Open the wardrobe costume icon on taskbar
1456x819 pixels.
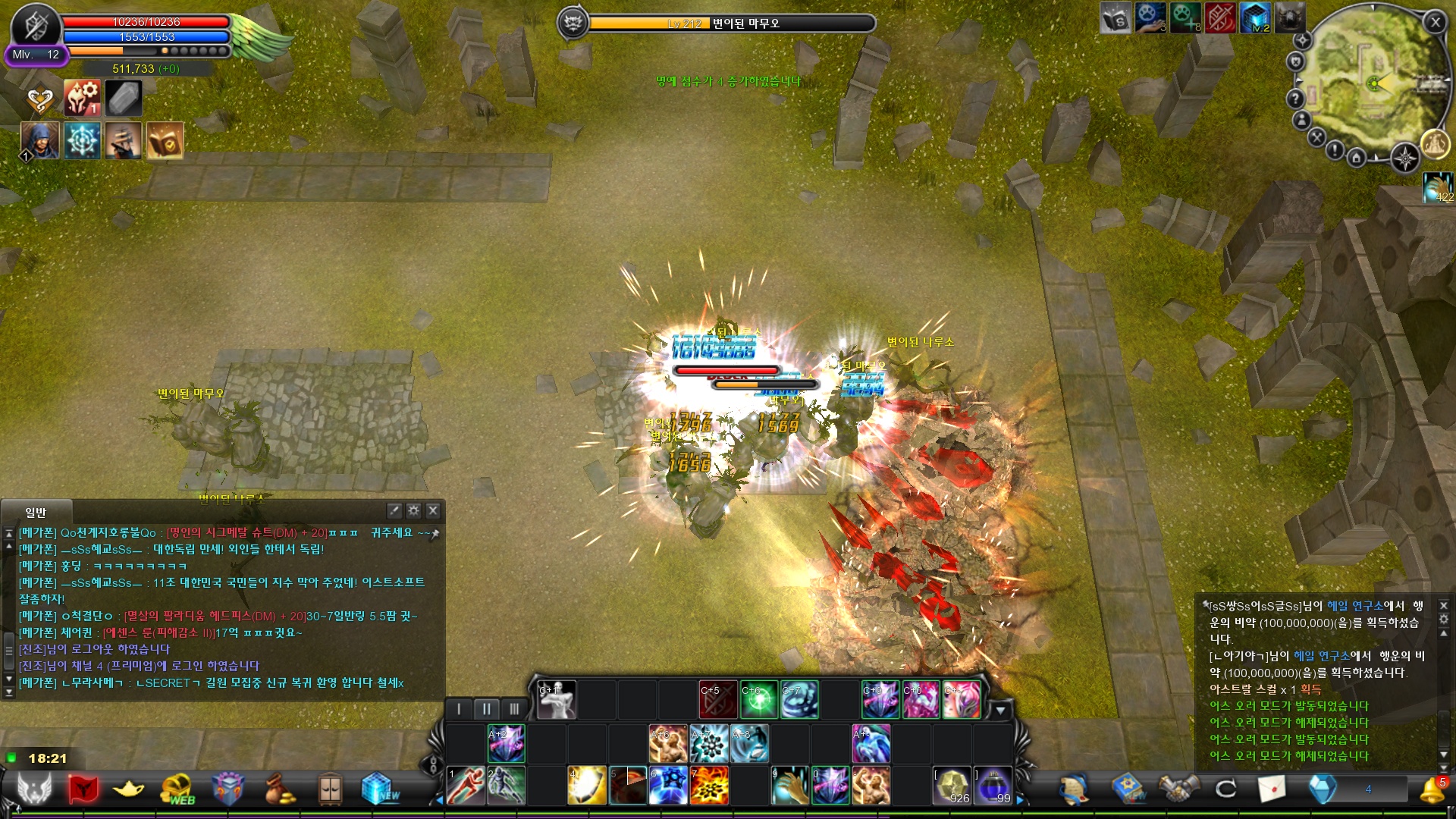point(331,786)
